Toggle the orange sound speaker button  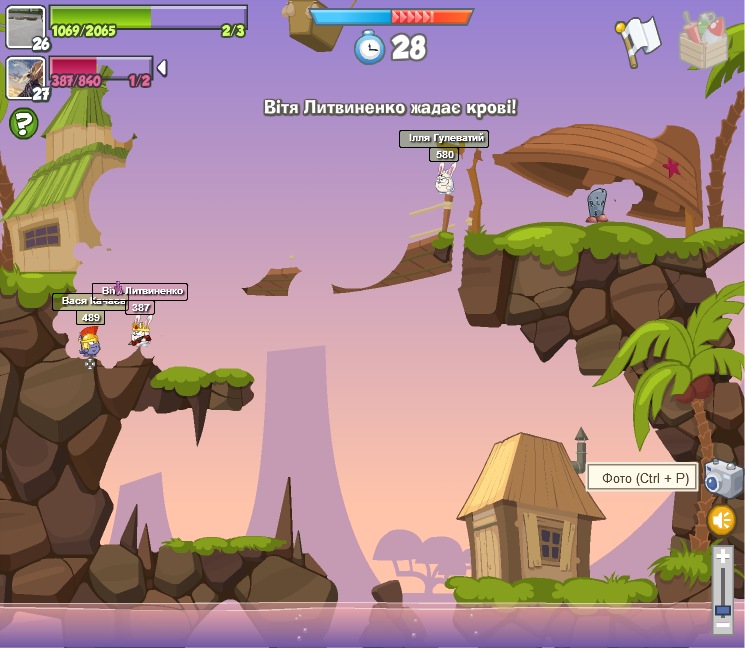[721, 520]
